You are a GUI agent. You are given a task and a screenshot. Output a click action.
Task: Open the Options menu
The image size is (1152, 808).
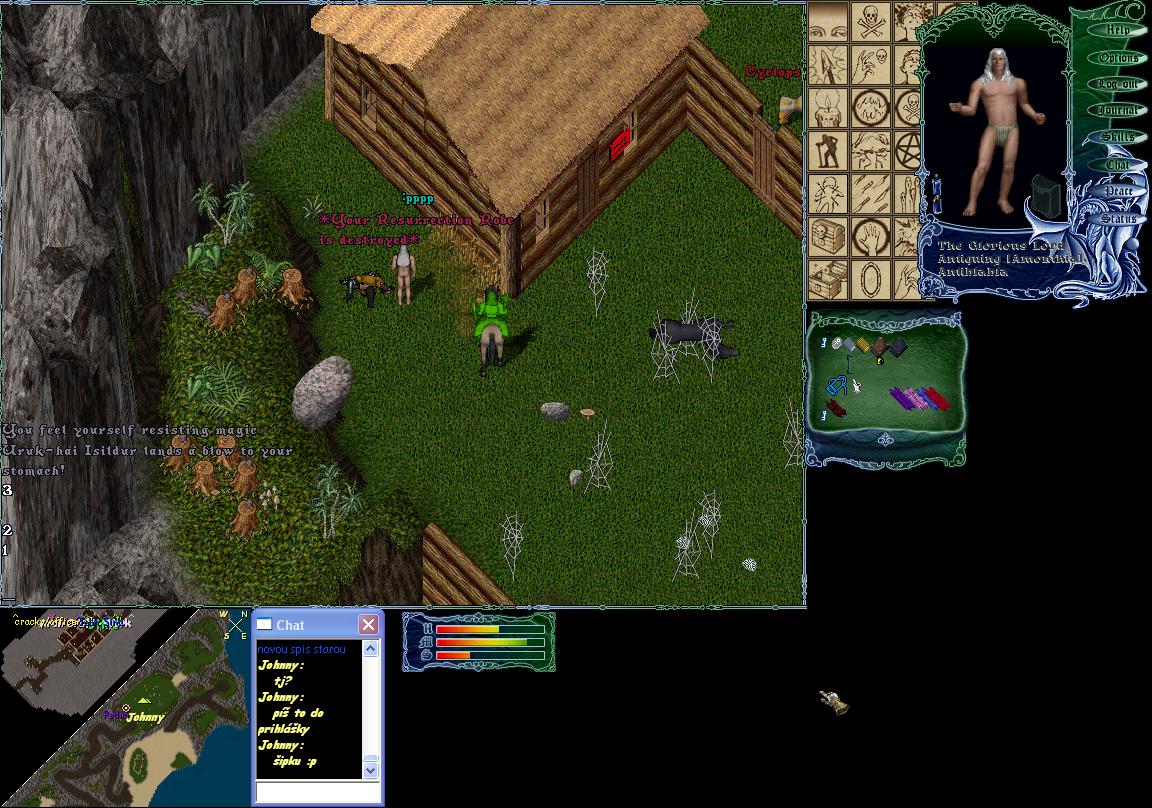point(1118,57)
